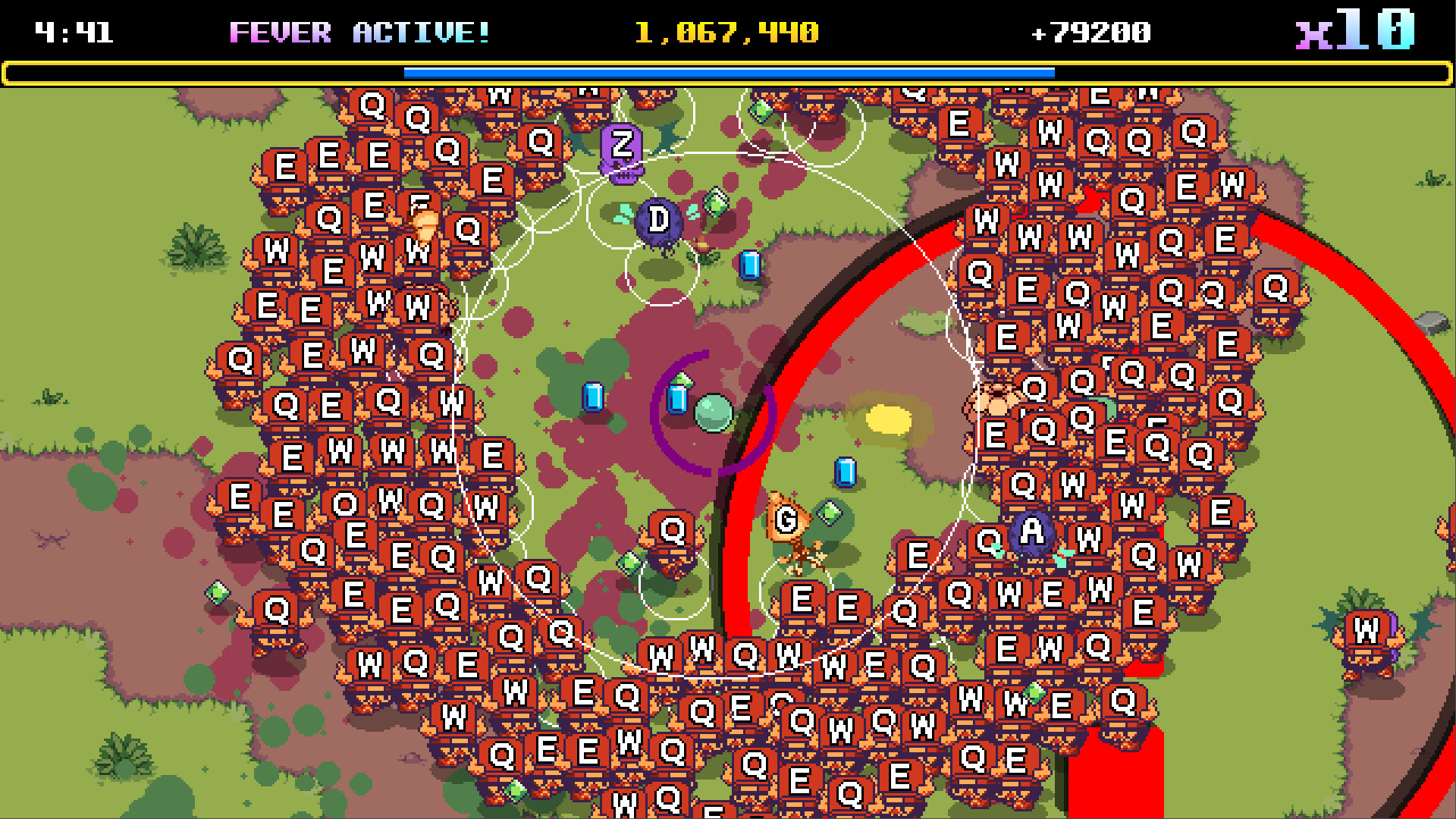
Task: Click the A orb enemy on the right
Action: 1031,532
